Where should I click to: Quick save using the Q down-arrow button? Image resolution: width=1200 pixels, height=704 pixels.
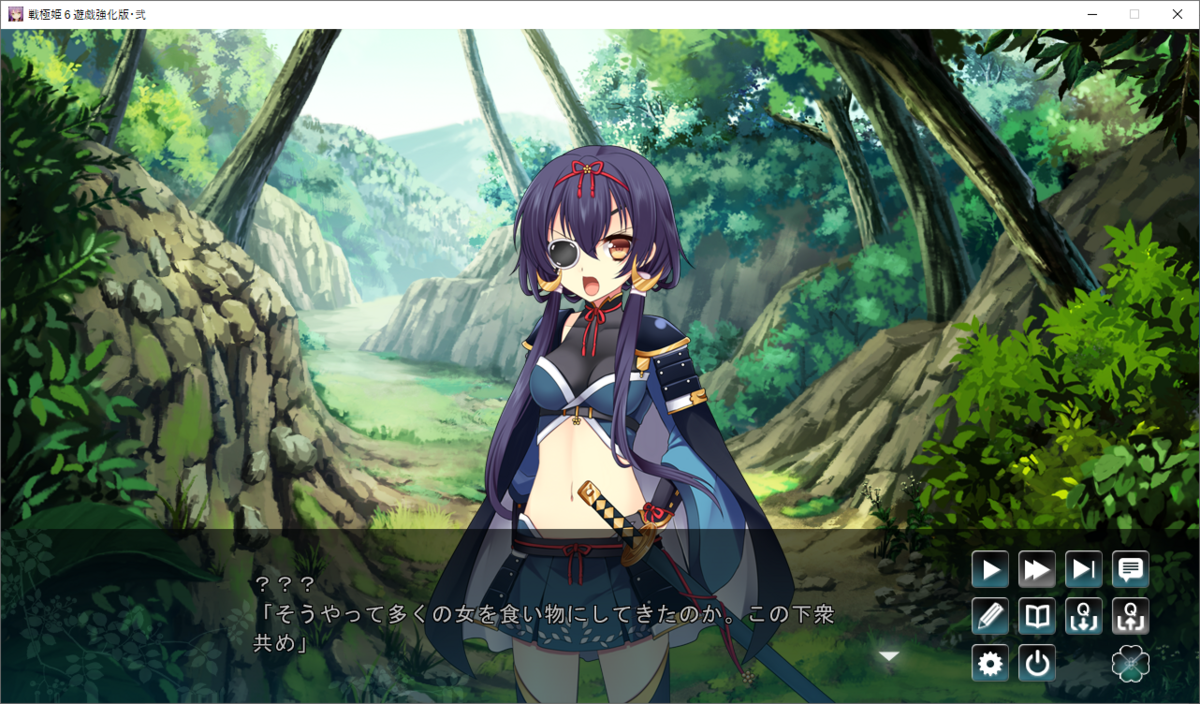tap(1084, 616)
